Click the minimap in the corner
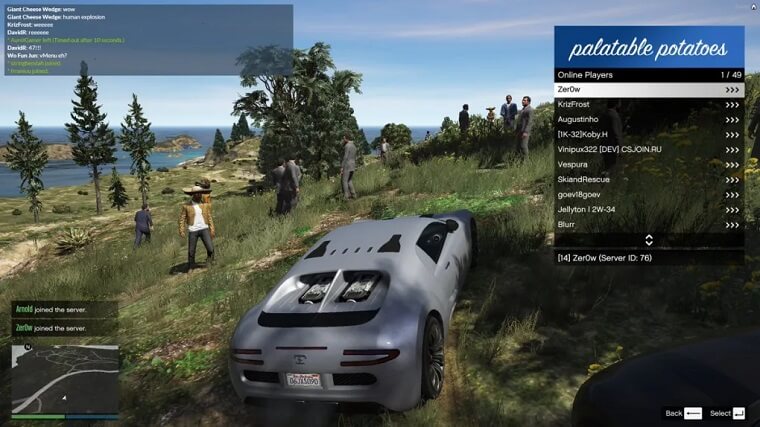Viewport: 760px width, 427px height. coord(65,379)
